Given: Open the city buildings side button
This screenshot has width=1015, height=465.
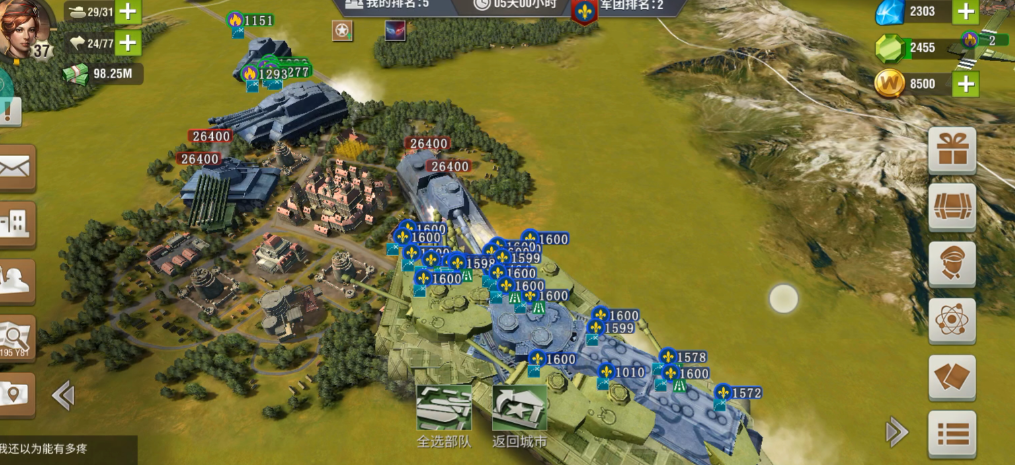Looking at the screenshot, I should (16, 223).
